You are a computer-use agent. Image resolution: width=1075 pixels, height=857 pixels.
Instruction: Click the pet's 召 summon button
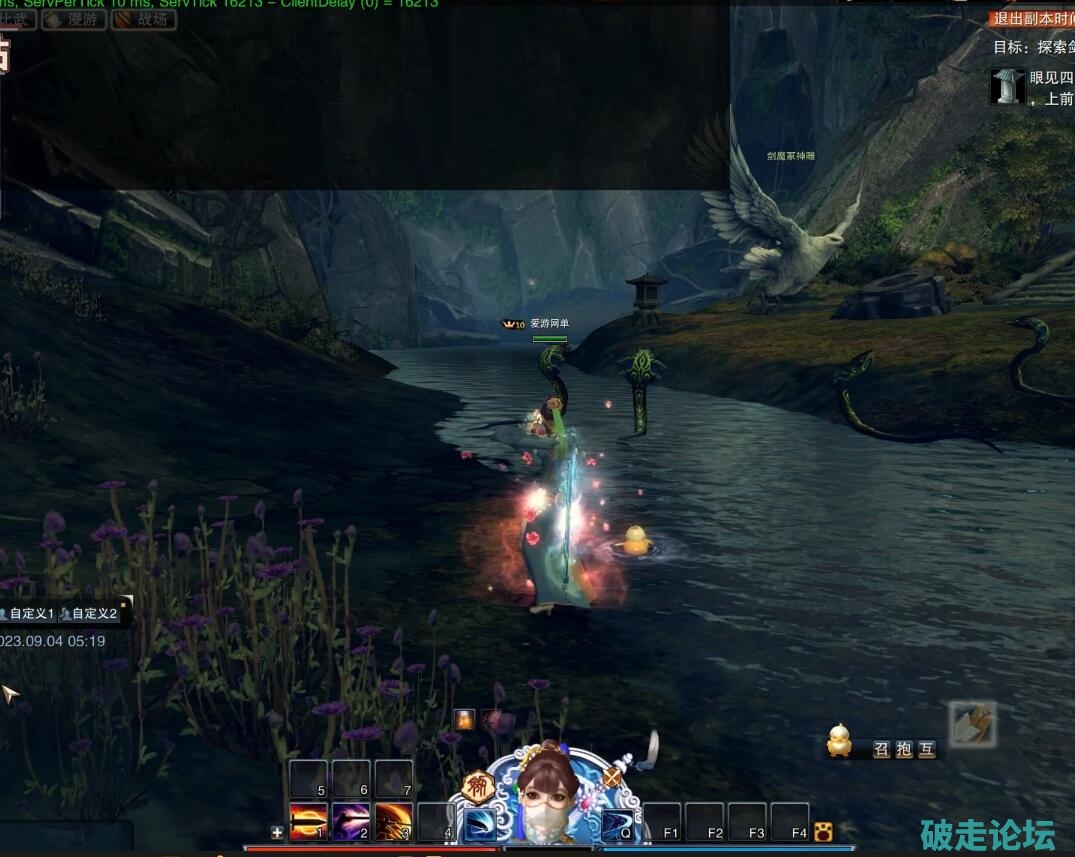pyautogui.click(x=881, y=749)
